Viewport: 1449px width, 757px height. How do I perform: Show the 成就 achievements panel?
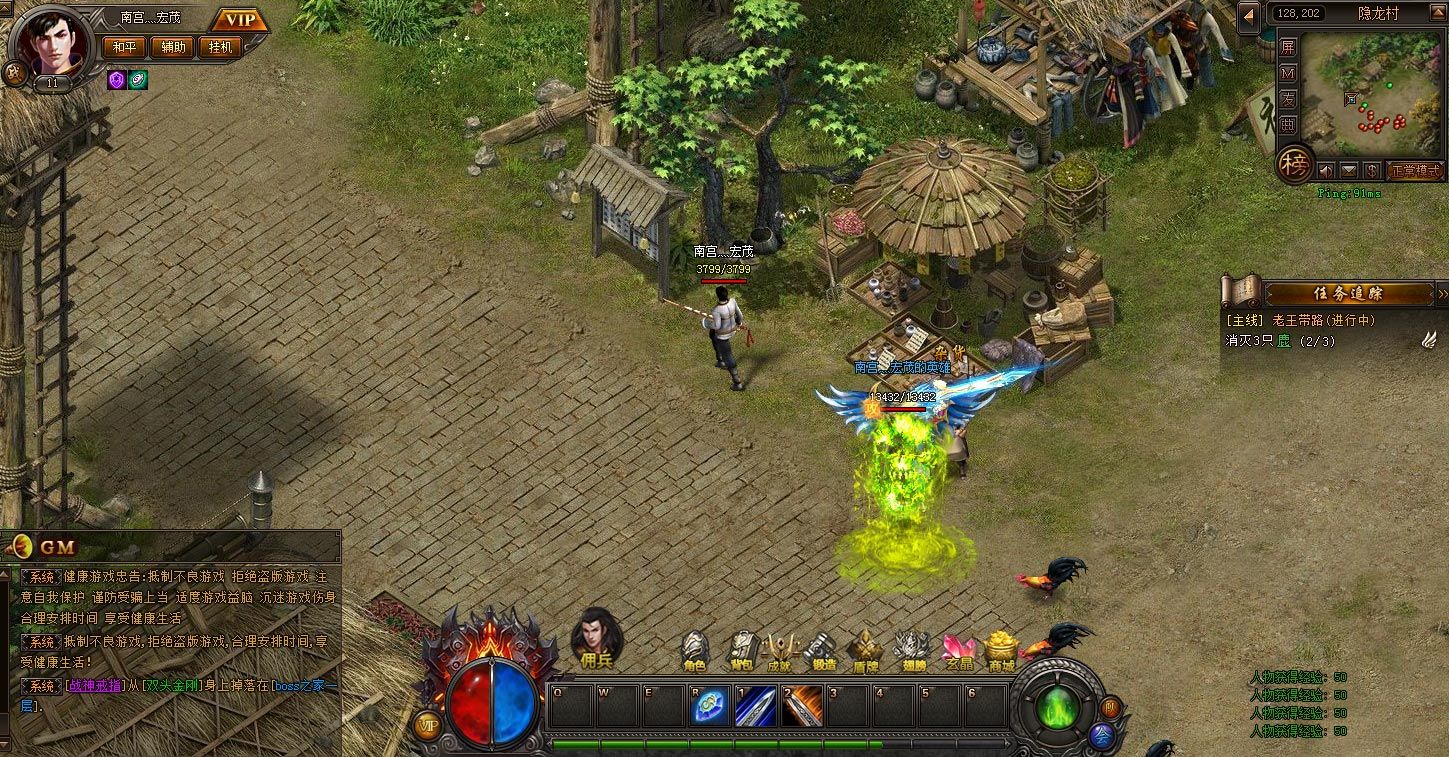pyautogui.click(x=779, y=651)
